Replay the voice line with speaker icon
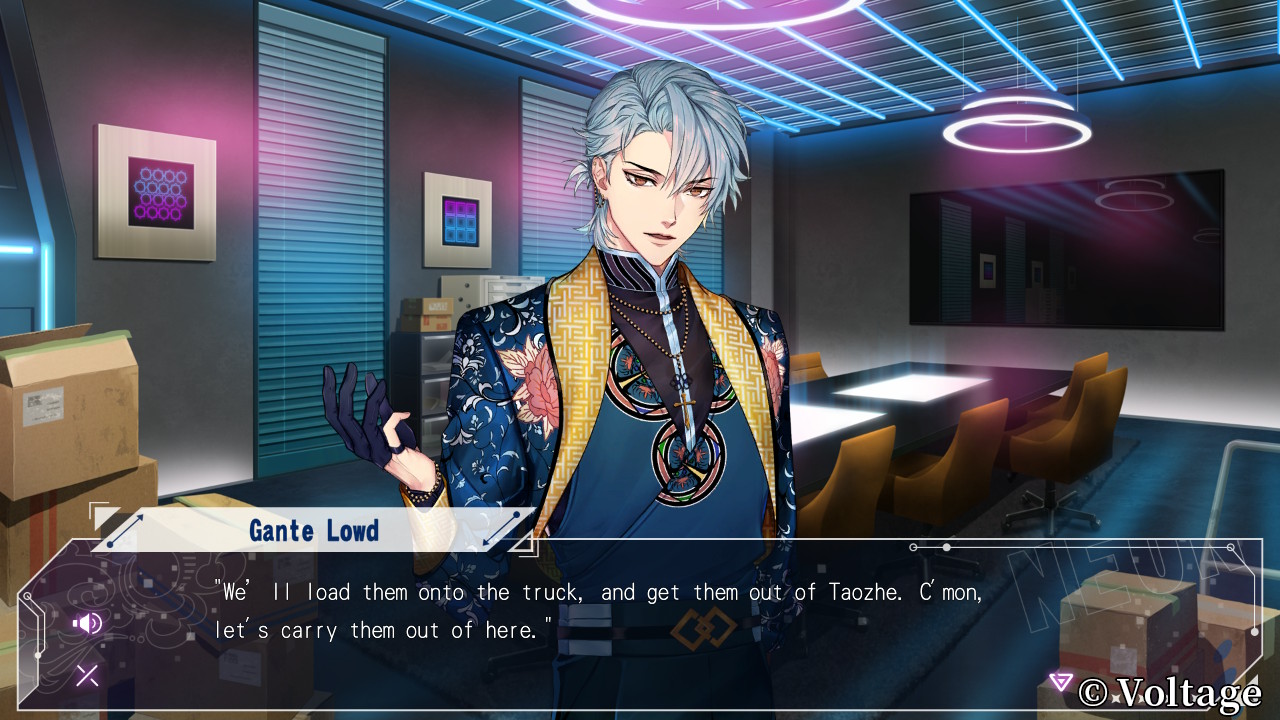The image size is (1280, 720). point(87,624)
